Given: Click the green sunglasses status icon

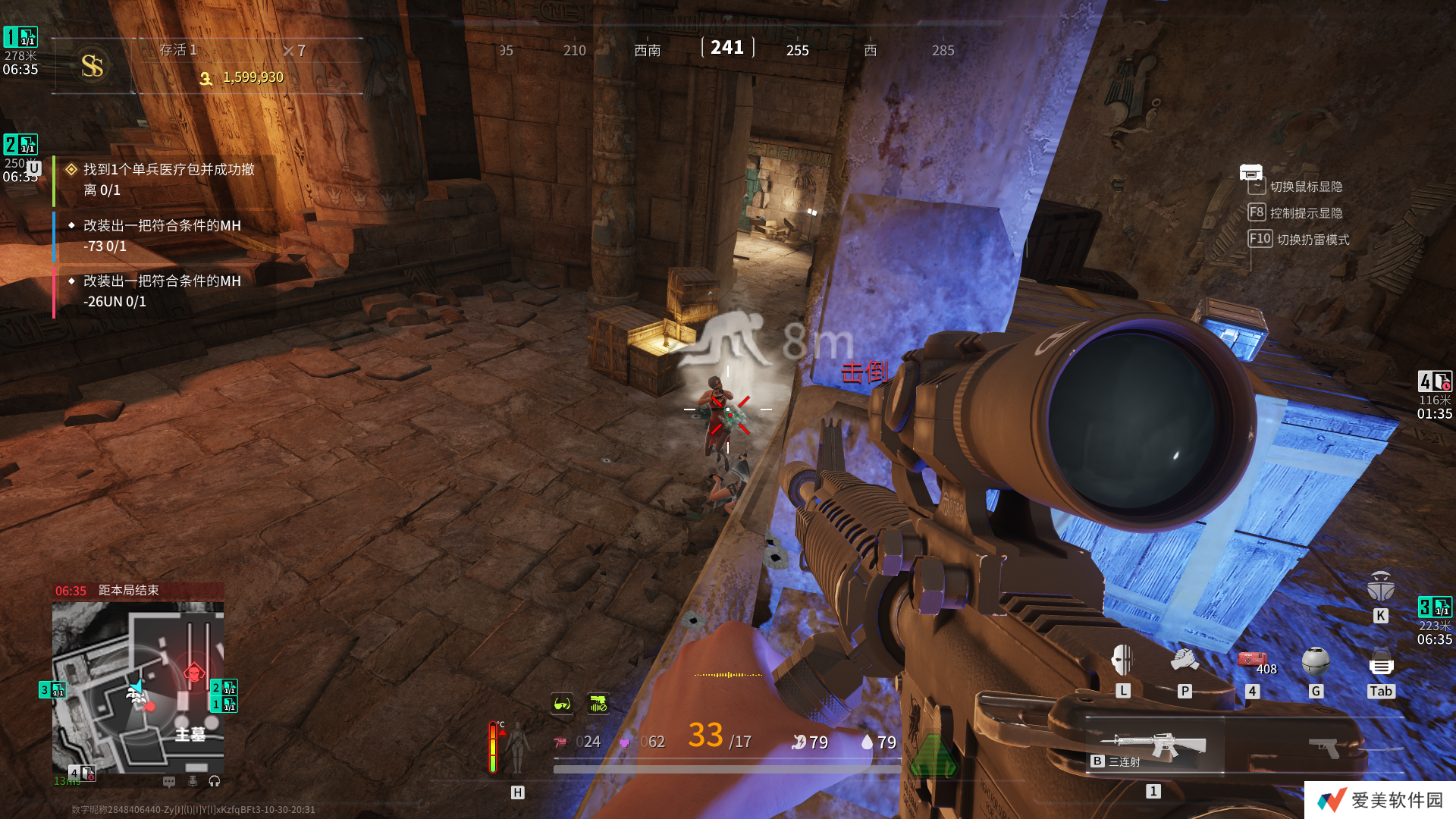Looking at the screenshot, I should coord(562,704).
